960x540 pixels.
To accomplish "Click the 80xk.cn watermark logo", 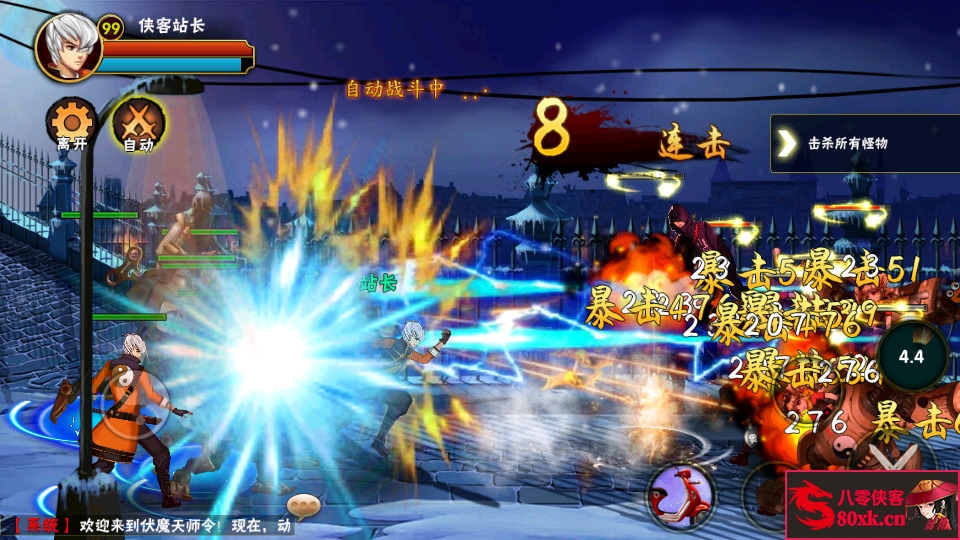I will (872, 505).
